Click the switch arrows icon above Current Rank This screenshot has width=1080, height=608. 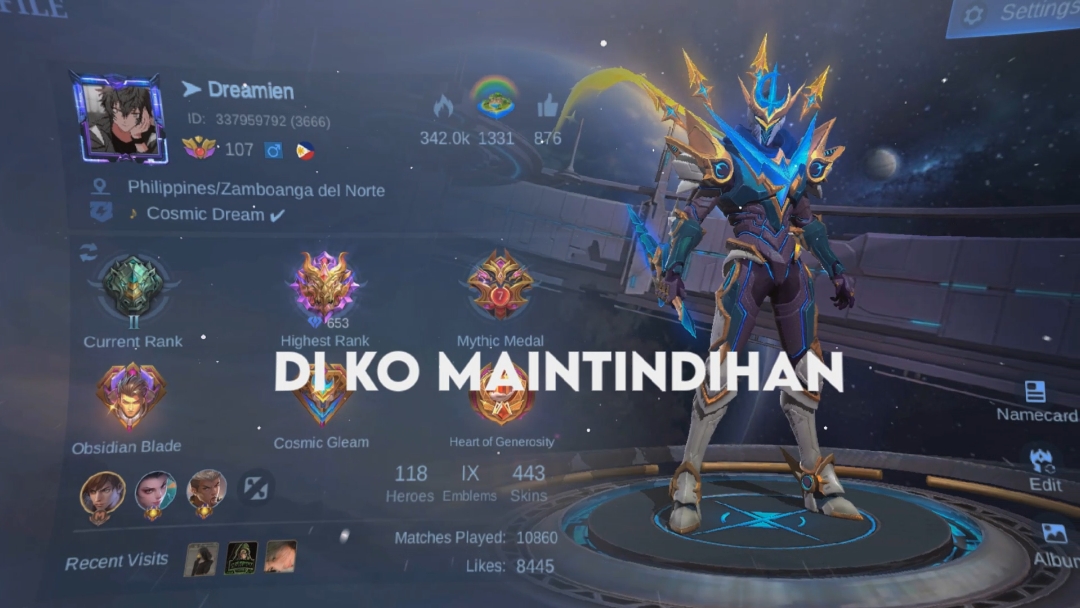tap(89, 252)
